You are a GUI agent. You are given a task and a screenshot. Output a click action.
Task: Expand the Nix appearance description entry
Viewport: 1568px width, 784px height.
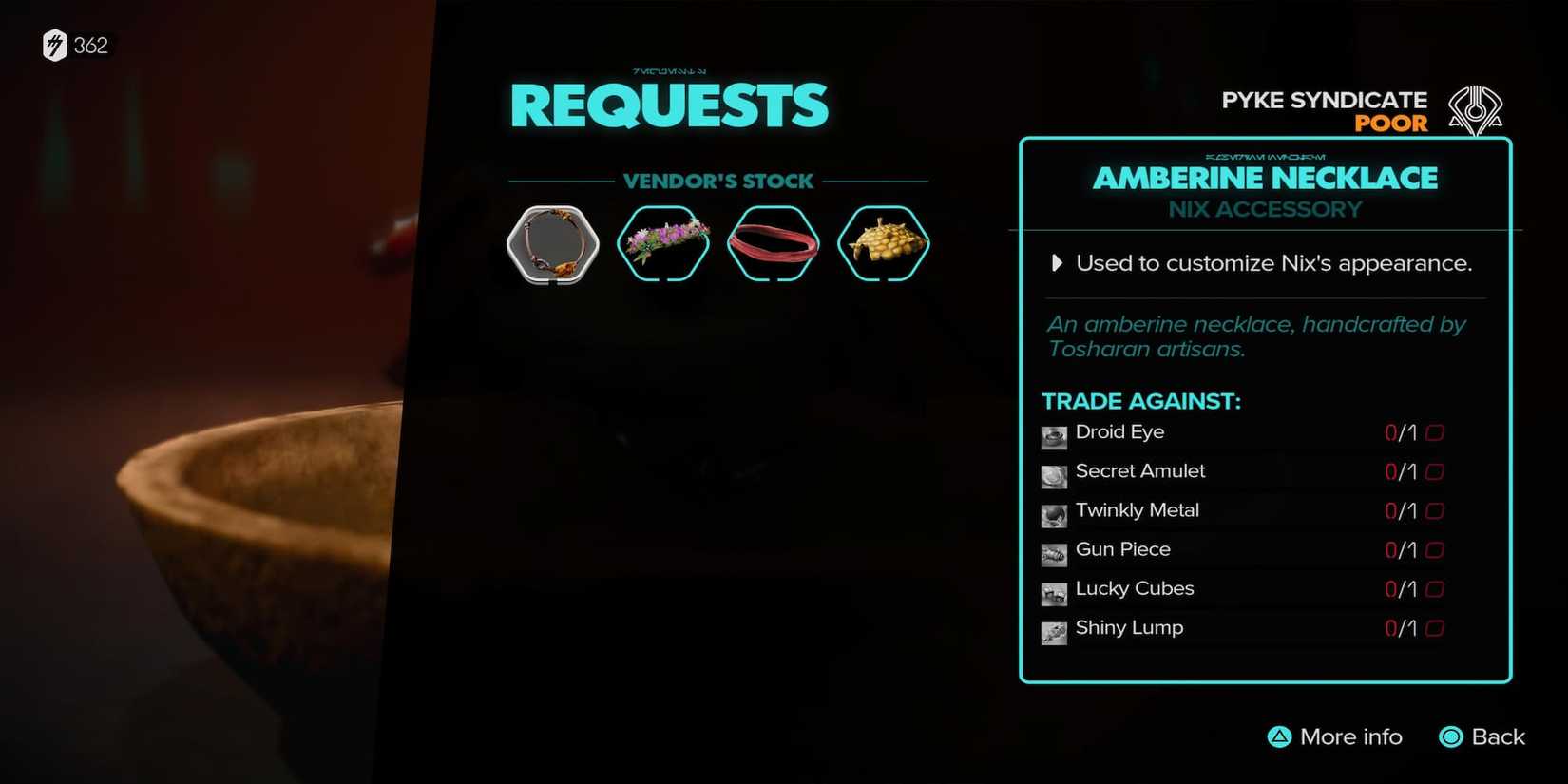click(1058, 263)
